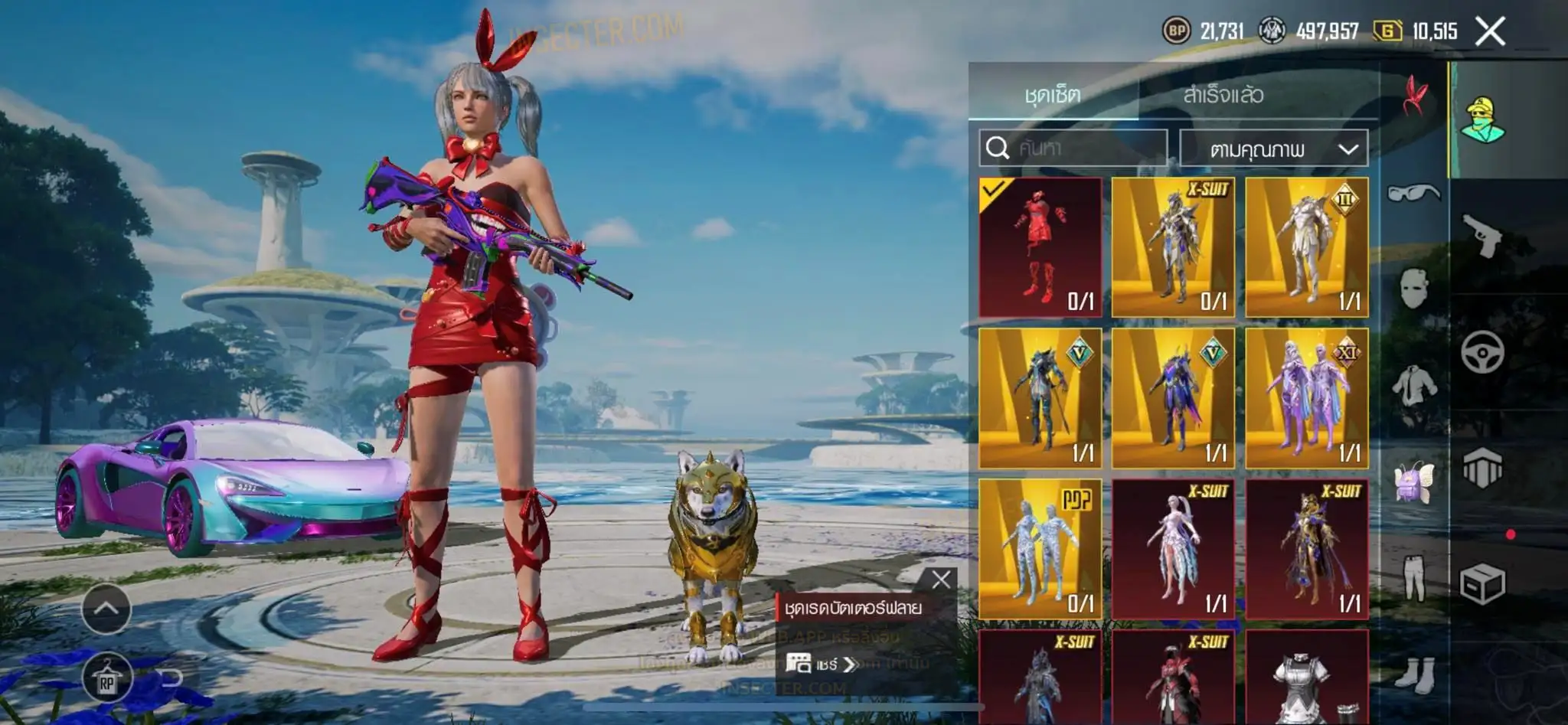Pick the purple twin outfit tile with XI badge

coord(1306,398)
